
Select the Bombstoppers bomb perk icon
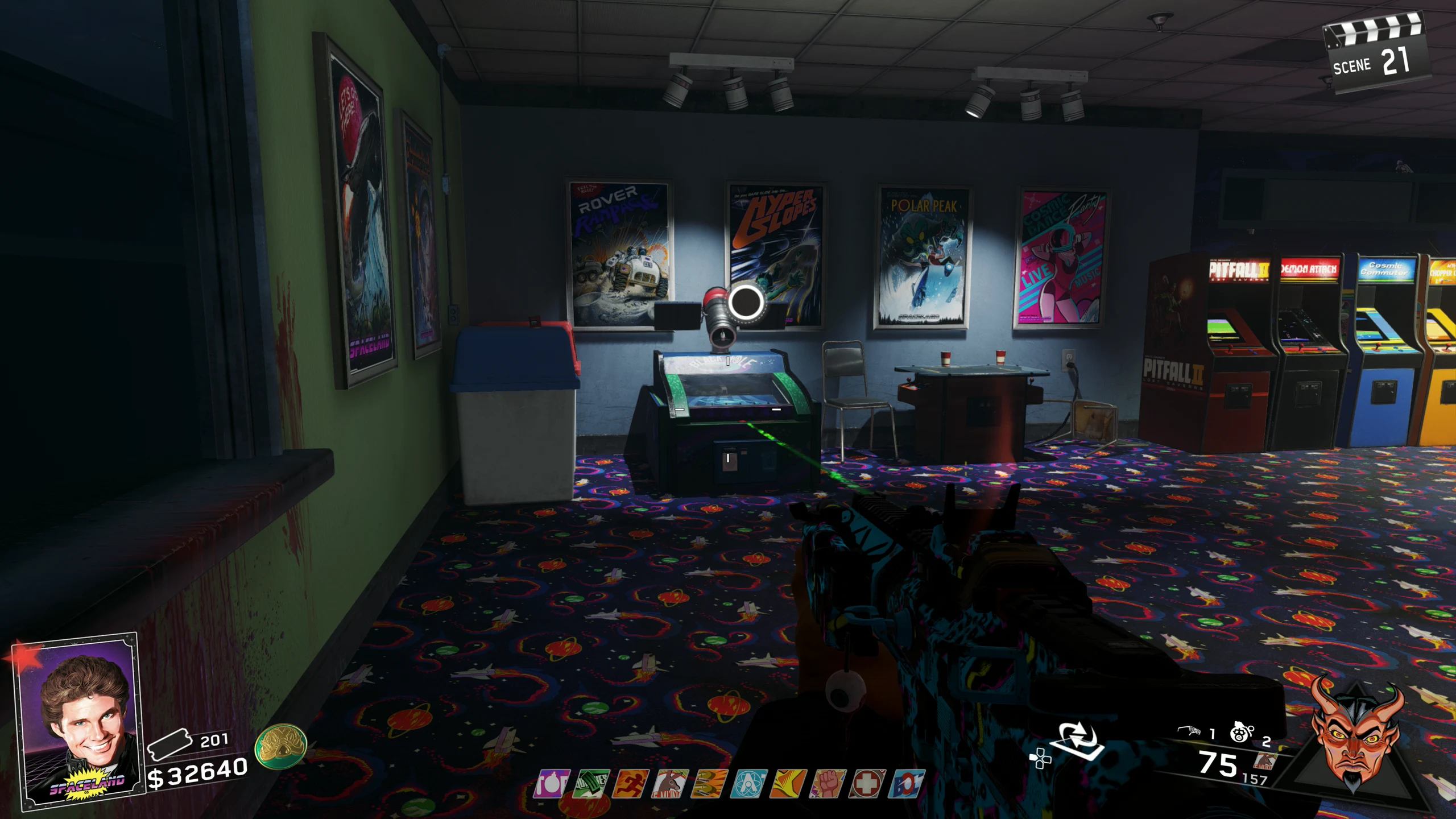point(552,784)
